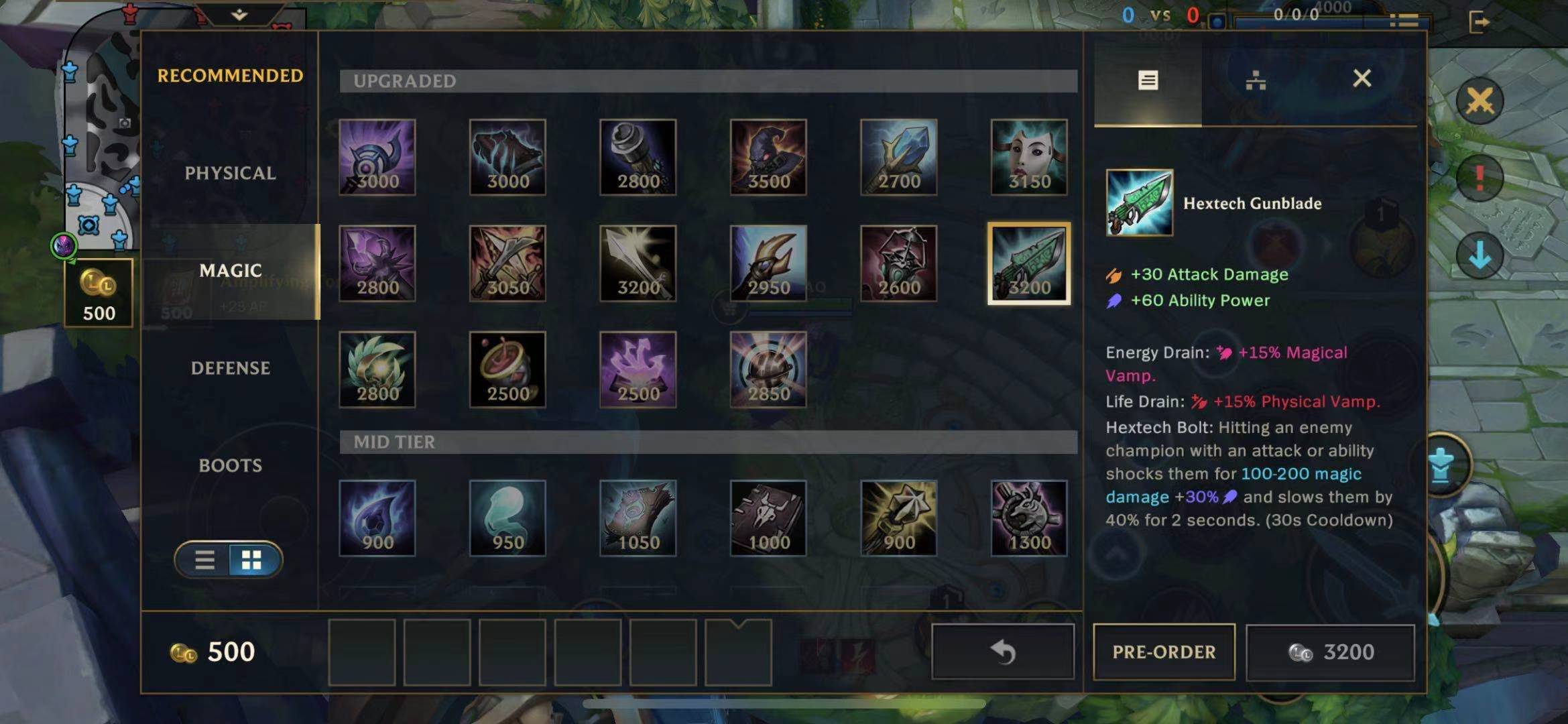Close the shop with the yellow X
Screen dimensions: 1568x724
(1480, 102)
